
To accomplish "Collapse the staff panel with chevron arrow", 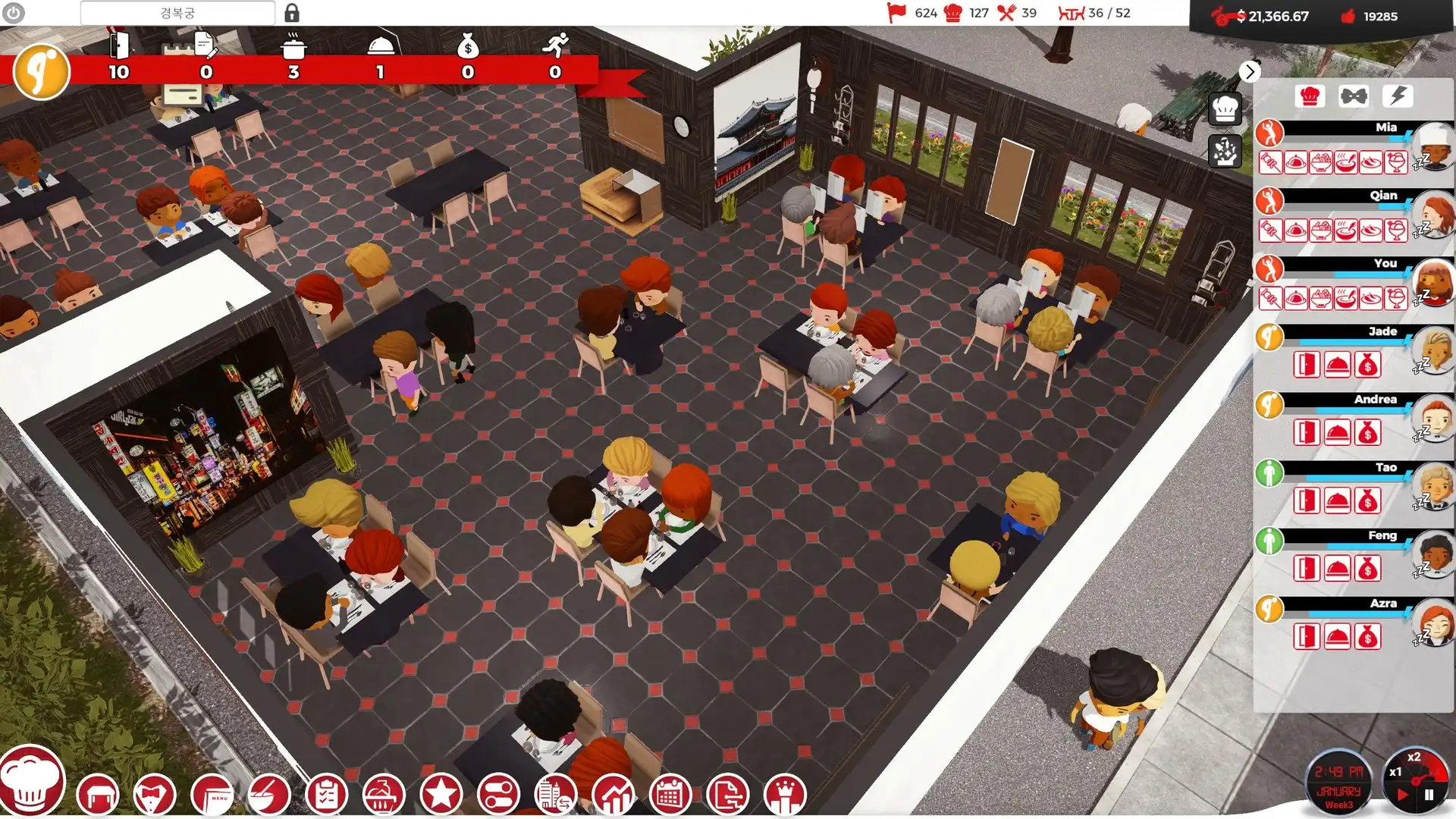I will click(x=1250, y=71).
